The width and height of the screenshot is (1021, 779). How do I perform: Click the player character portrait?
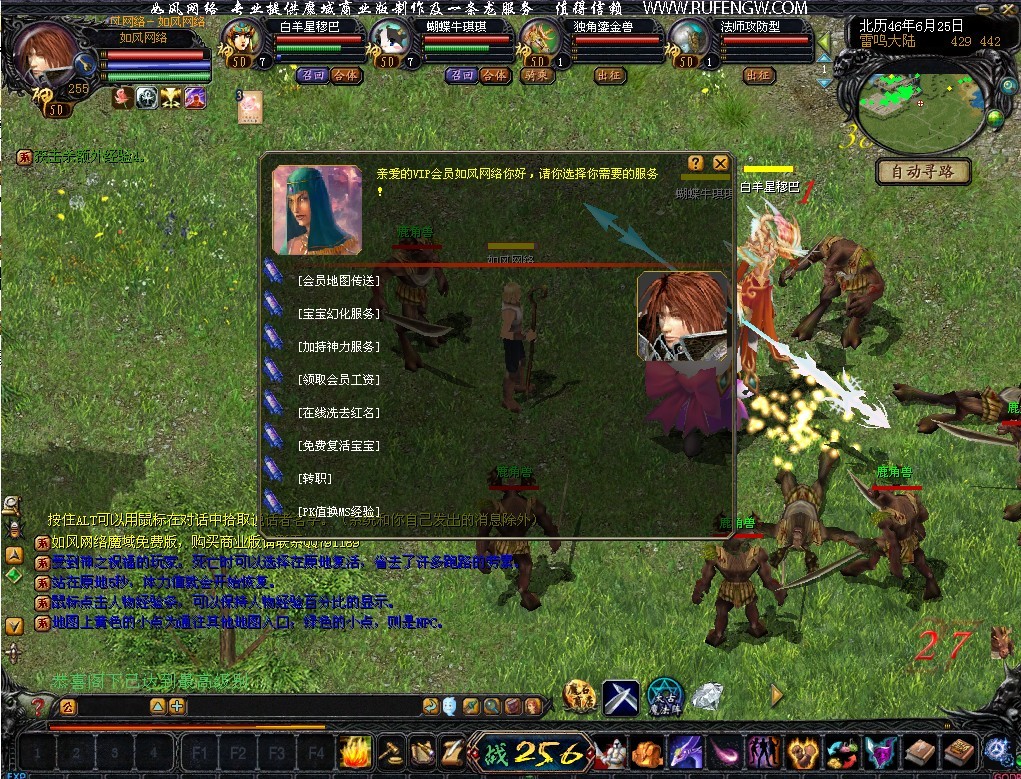[x=45, y=60]
